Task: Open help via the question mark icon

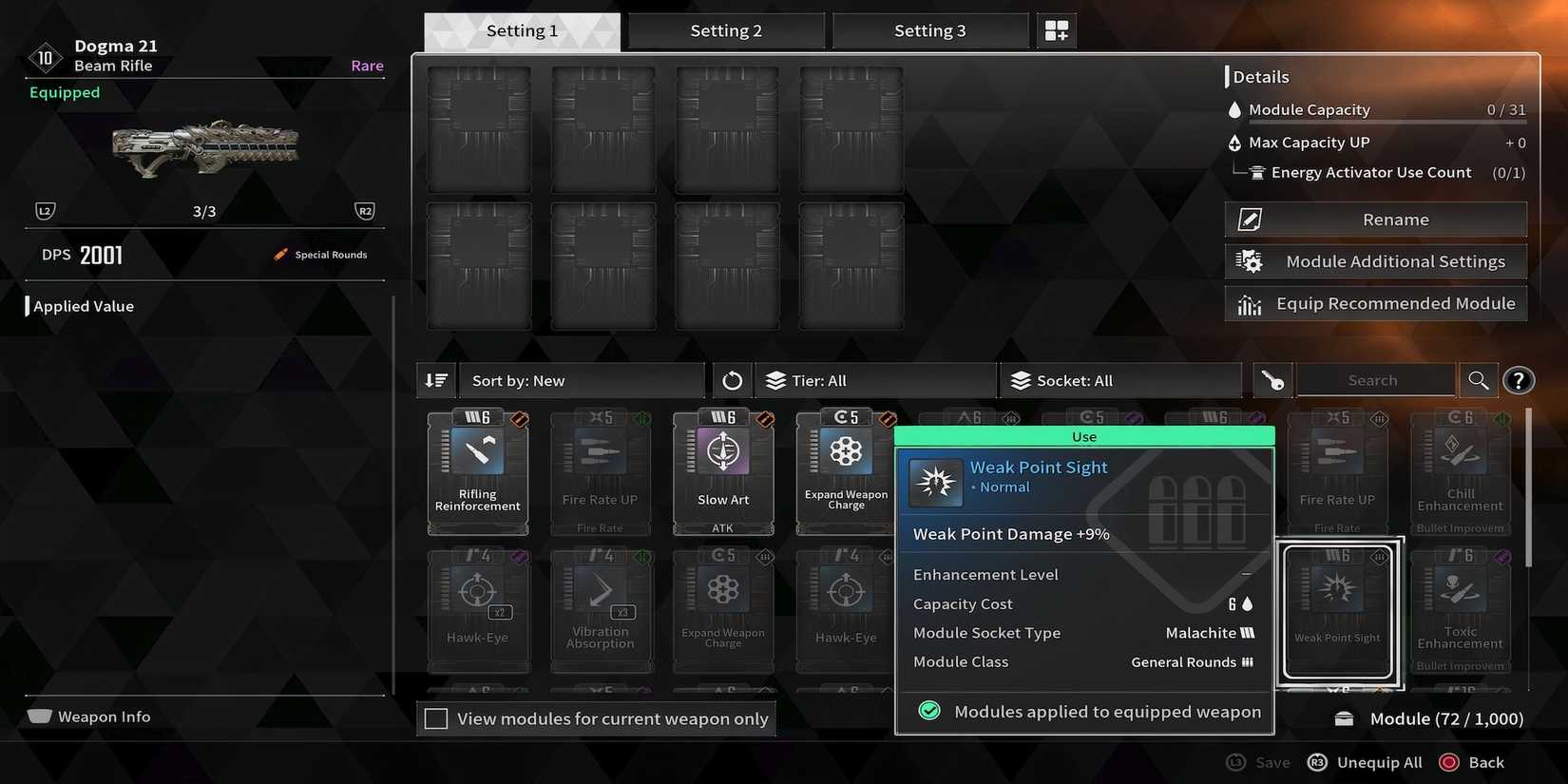Action: coord(1519,379)
